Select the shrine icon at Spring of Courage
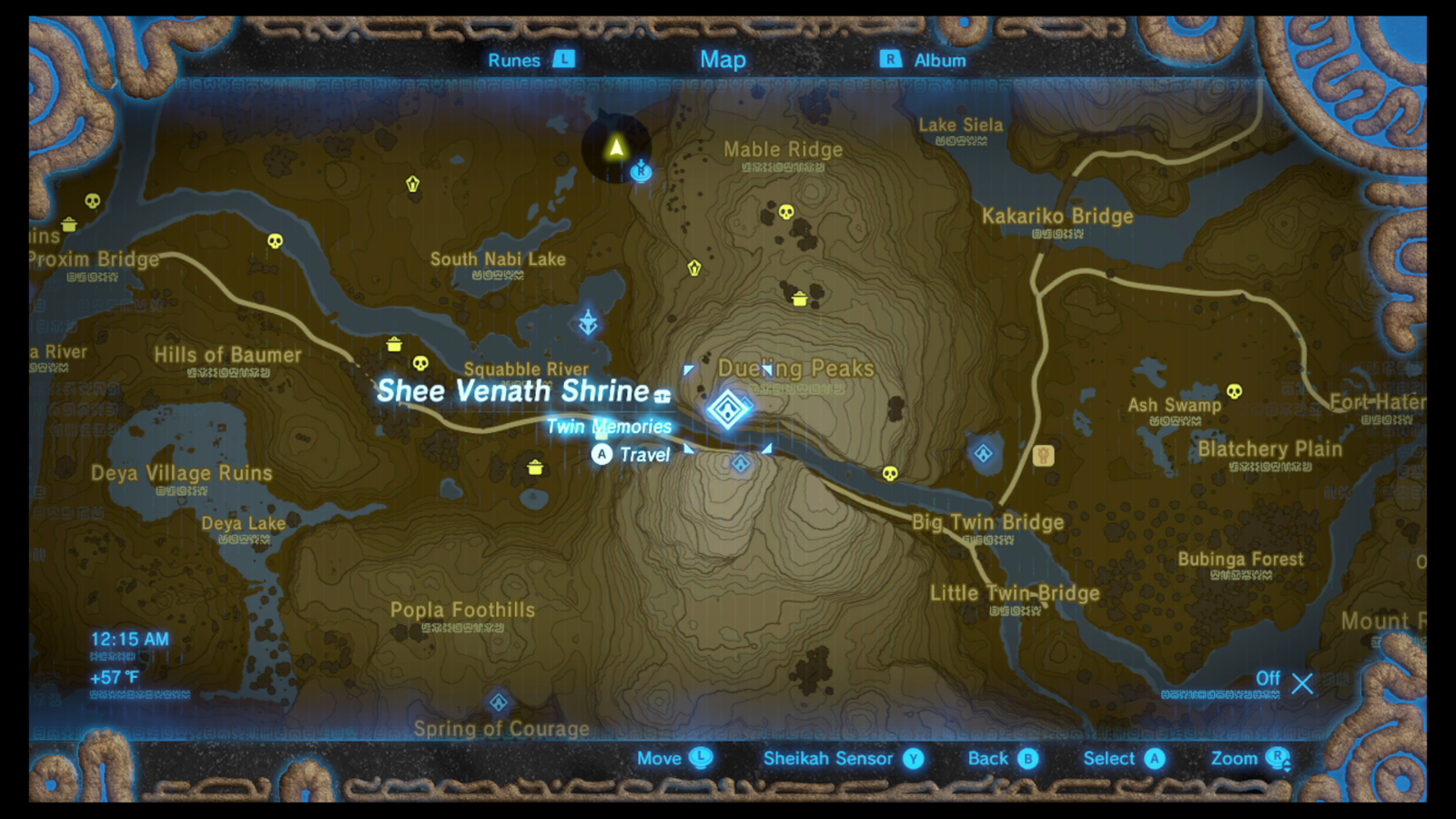The height and width of the screenshot is (819, 1456). (x=499, y=703)
